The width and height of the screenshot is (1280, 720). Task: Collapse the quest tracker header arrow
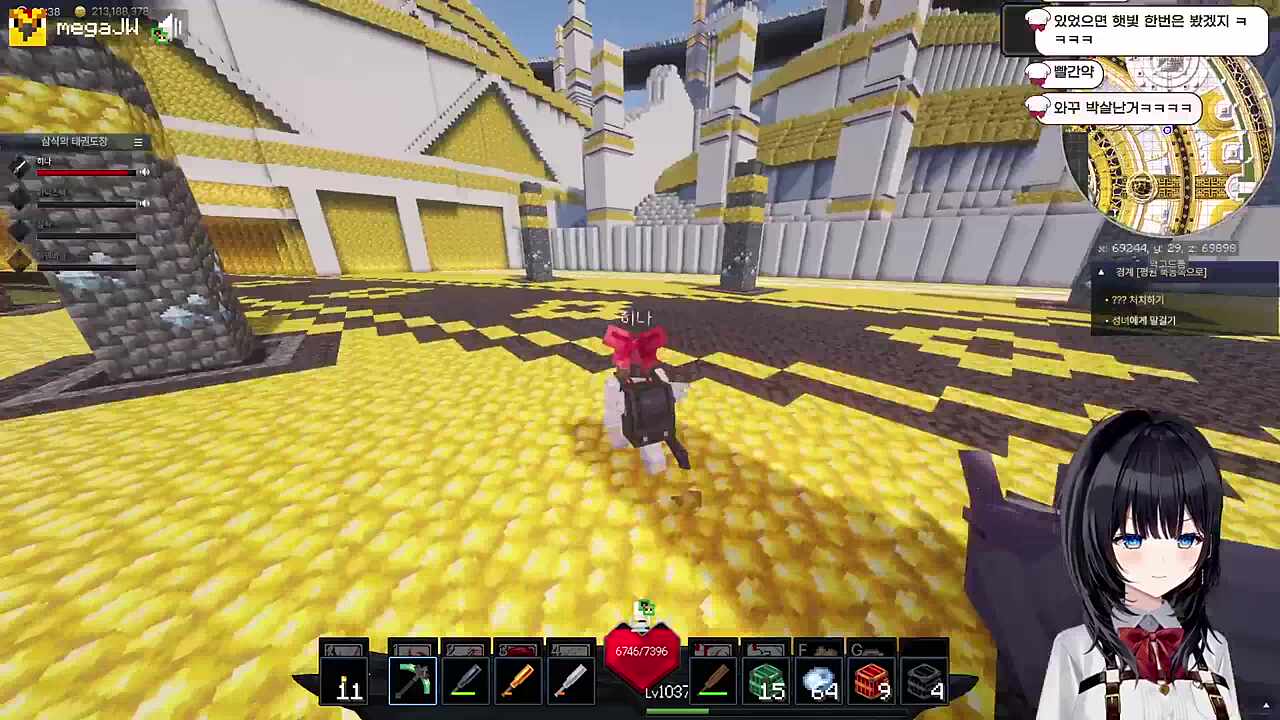click(1101, 272)
